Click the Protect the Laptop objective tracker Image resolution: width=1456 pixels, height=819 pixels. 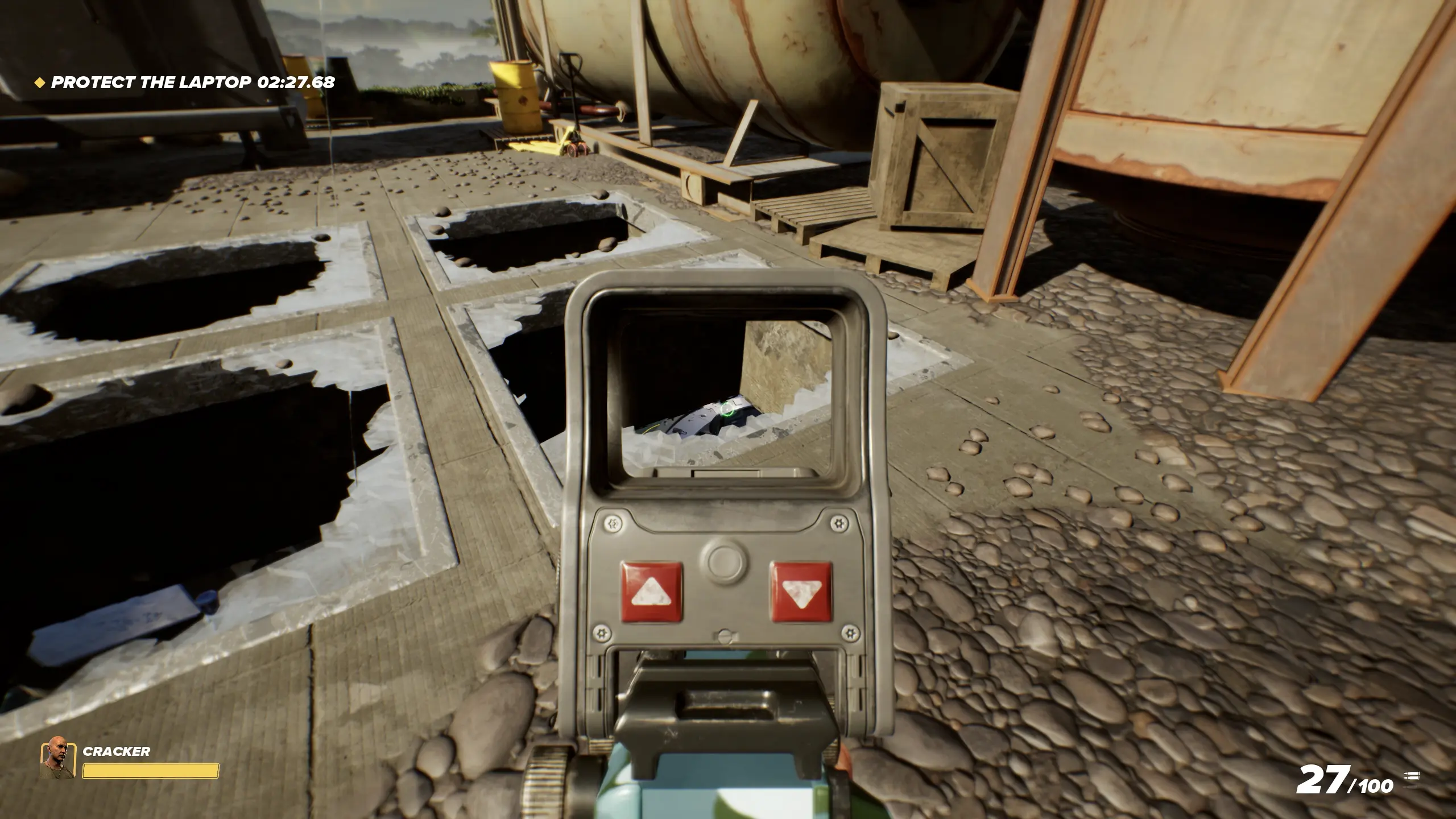[x=185, y=82]
